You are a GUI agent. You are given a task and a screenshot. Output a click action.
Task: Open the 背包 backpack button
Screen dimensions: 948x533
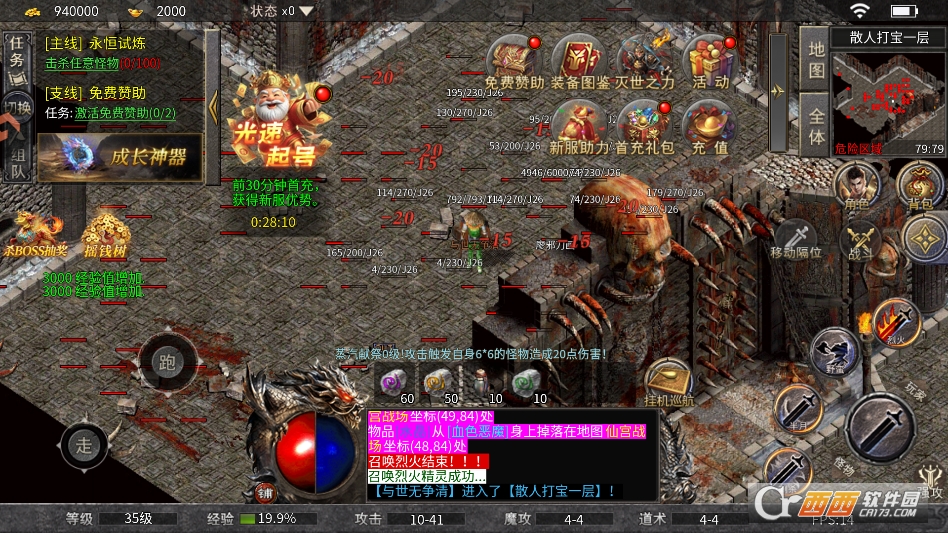920,184
